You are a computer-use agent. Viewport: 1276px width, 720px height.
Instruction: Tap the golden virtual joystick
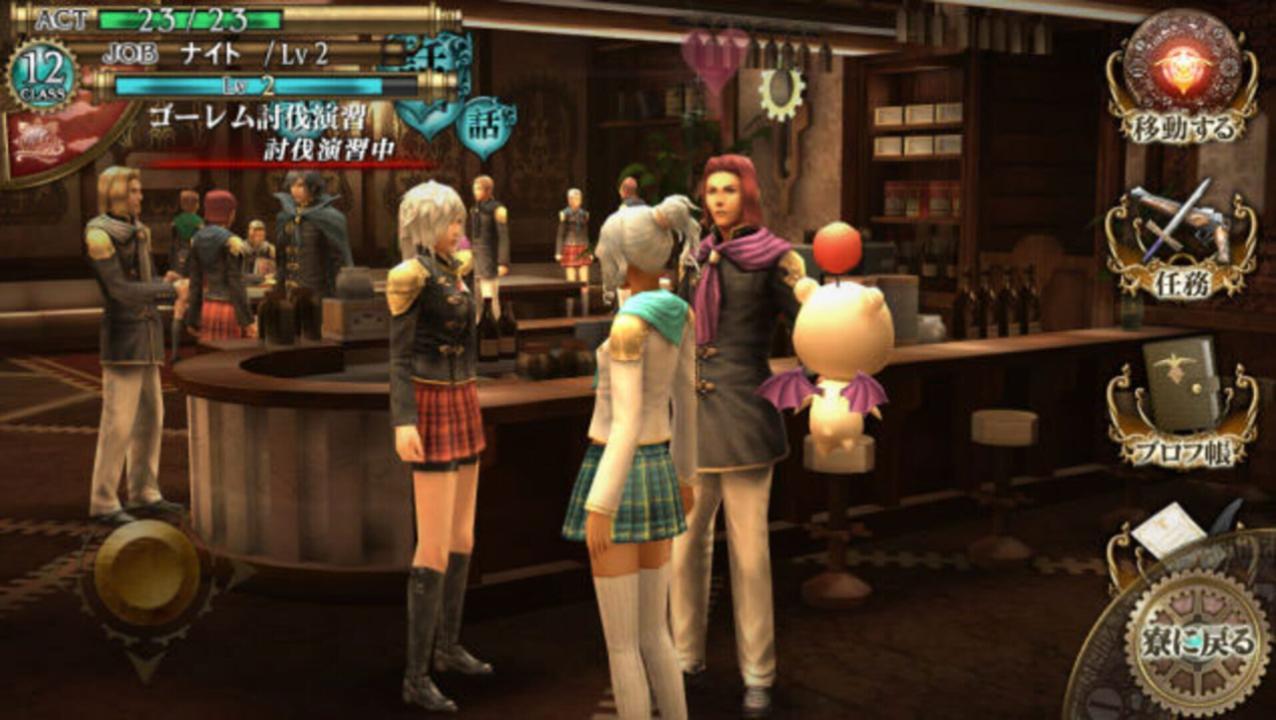[x=146, y=573]
